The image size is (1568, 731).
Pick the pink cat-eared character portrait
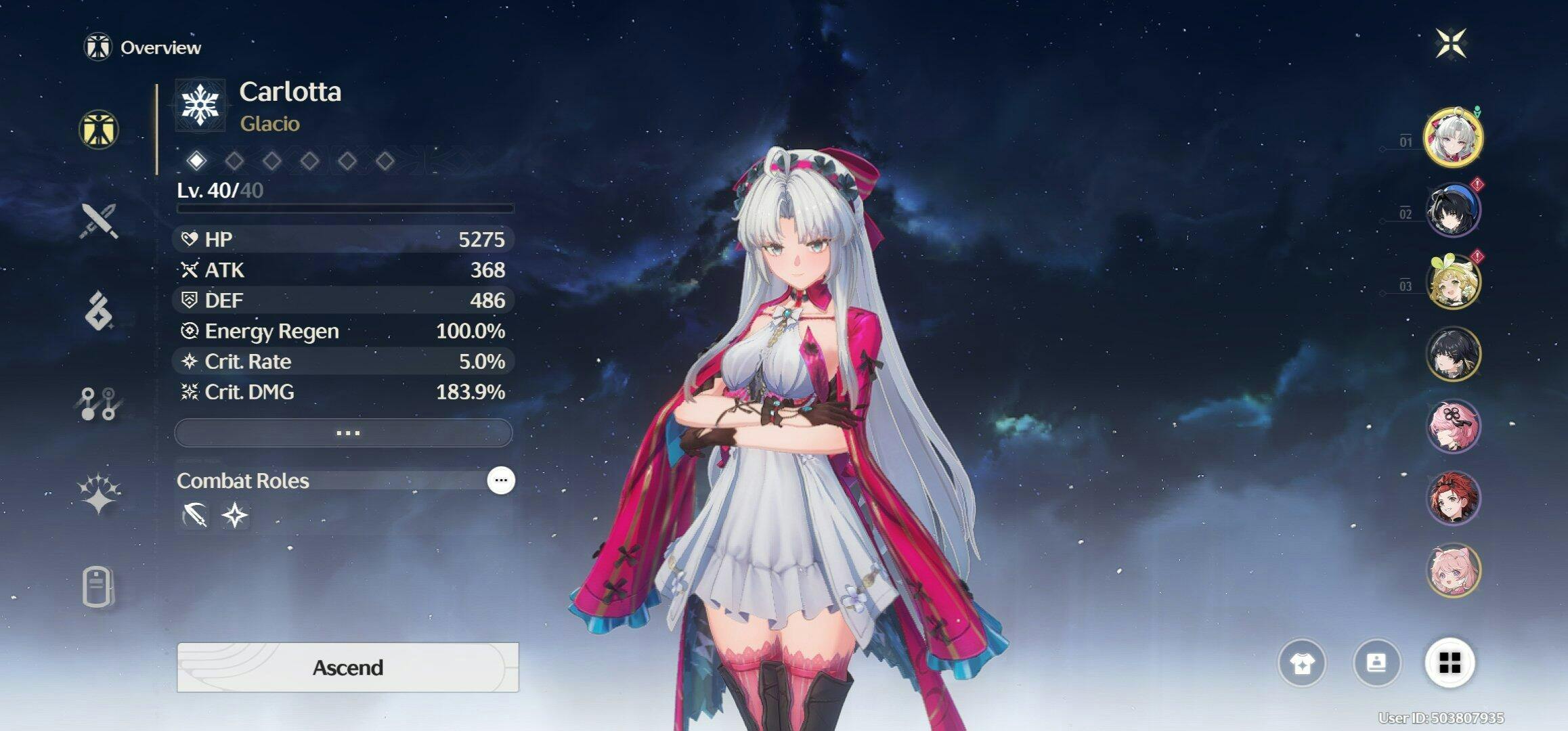1453,571
